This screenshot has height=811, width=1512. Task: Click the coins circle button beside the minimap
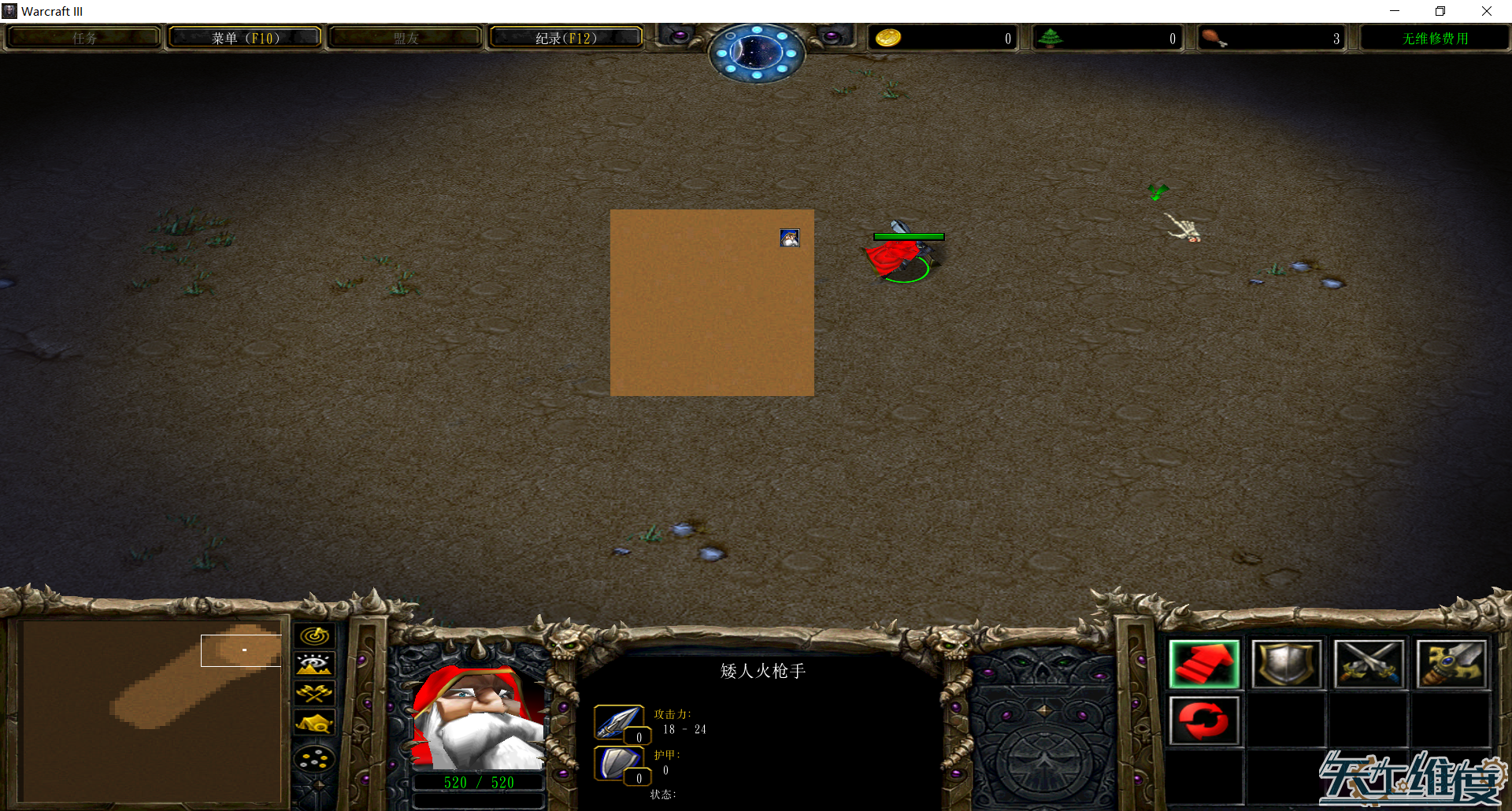315,757
